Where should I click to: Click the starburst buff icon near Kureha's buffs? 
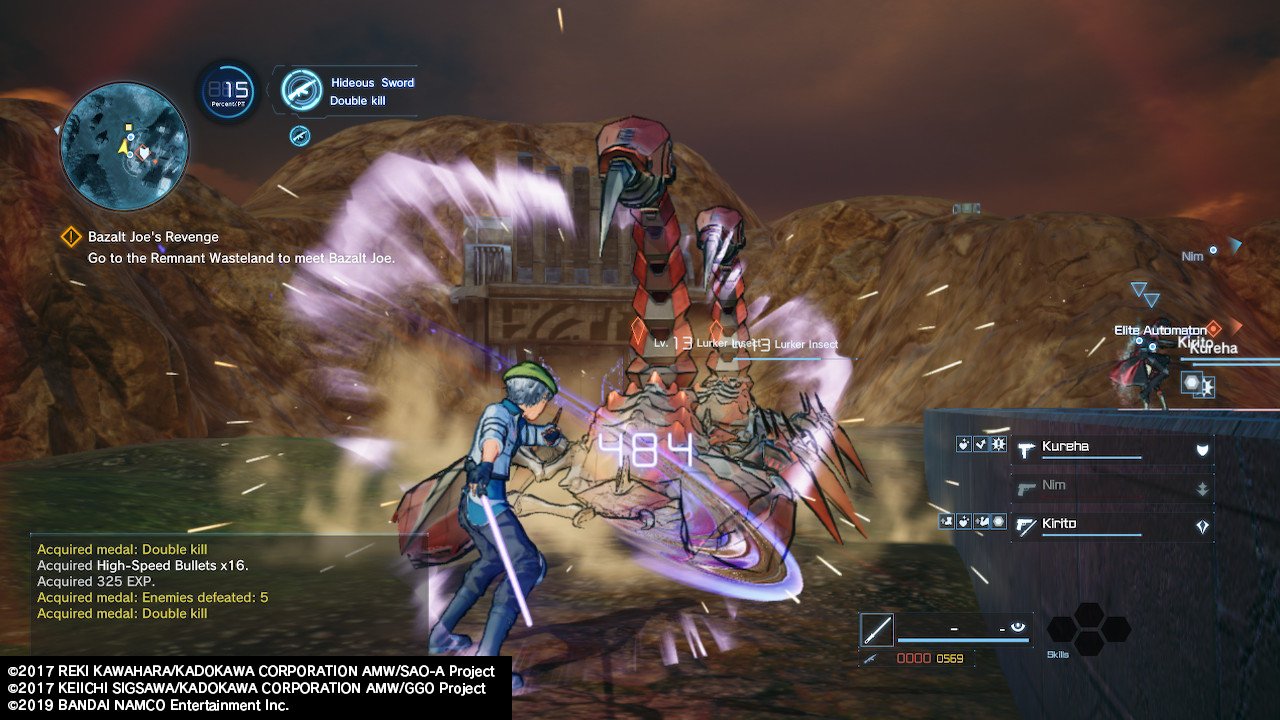(998, 445)
